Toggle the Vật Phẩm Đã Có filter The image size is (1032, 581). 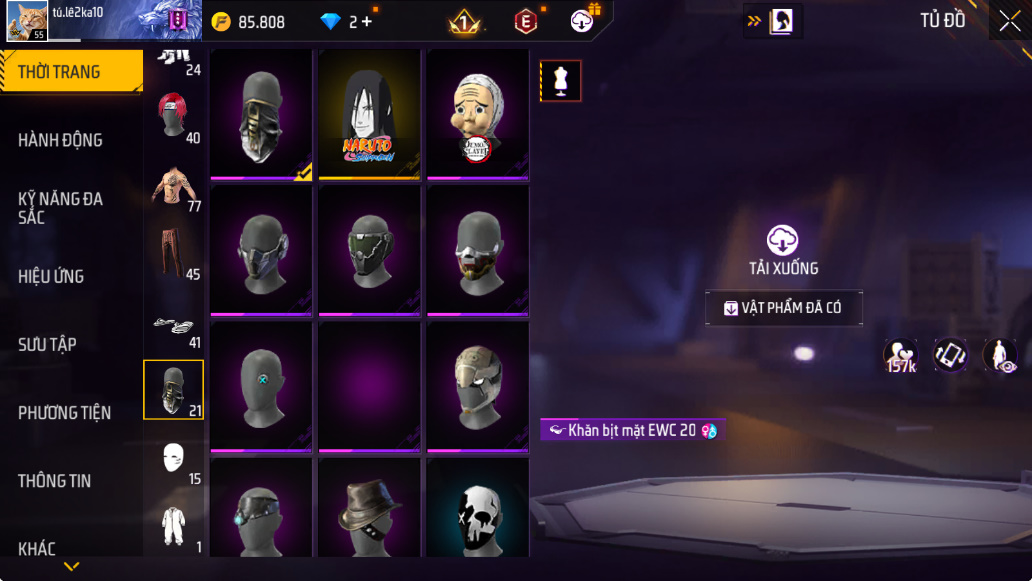tap(783, 308)
